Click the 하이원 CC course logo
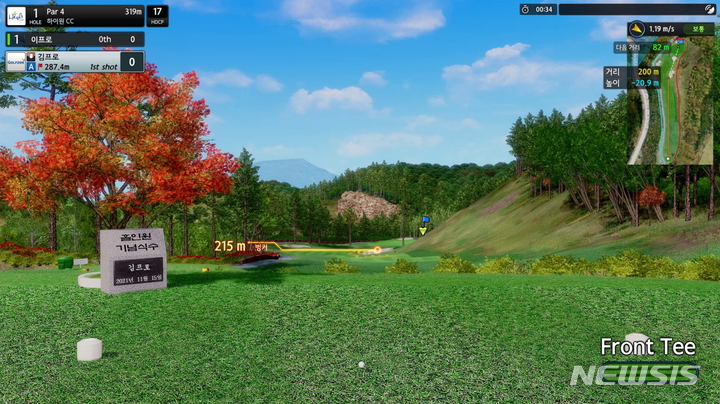The width and height of the screenshot is (720, 404). (16, 16)
